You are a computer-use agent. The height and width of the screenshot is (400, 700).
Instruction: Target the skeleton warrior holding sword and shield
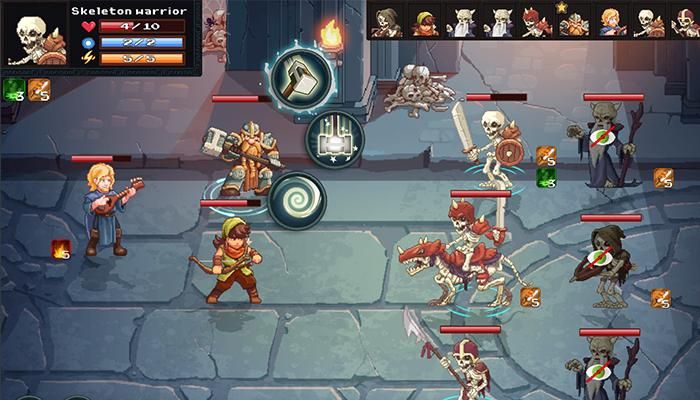pyautogui.click(x=490, y=143)
